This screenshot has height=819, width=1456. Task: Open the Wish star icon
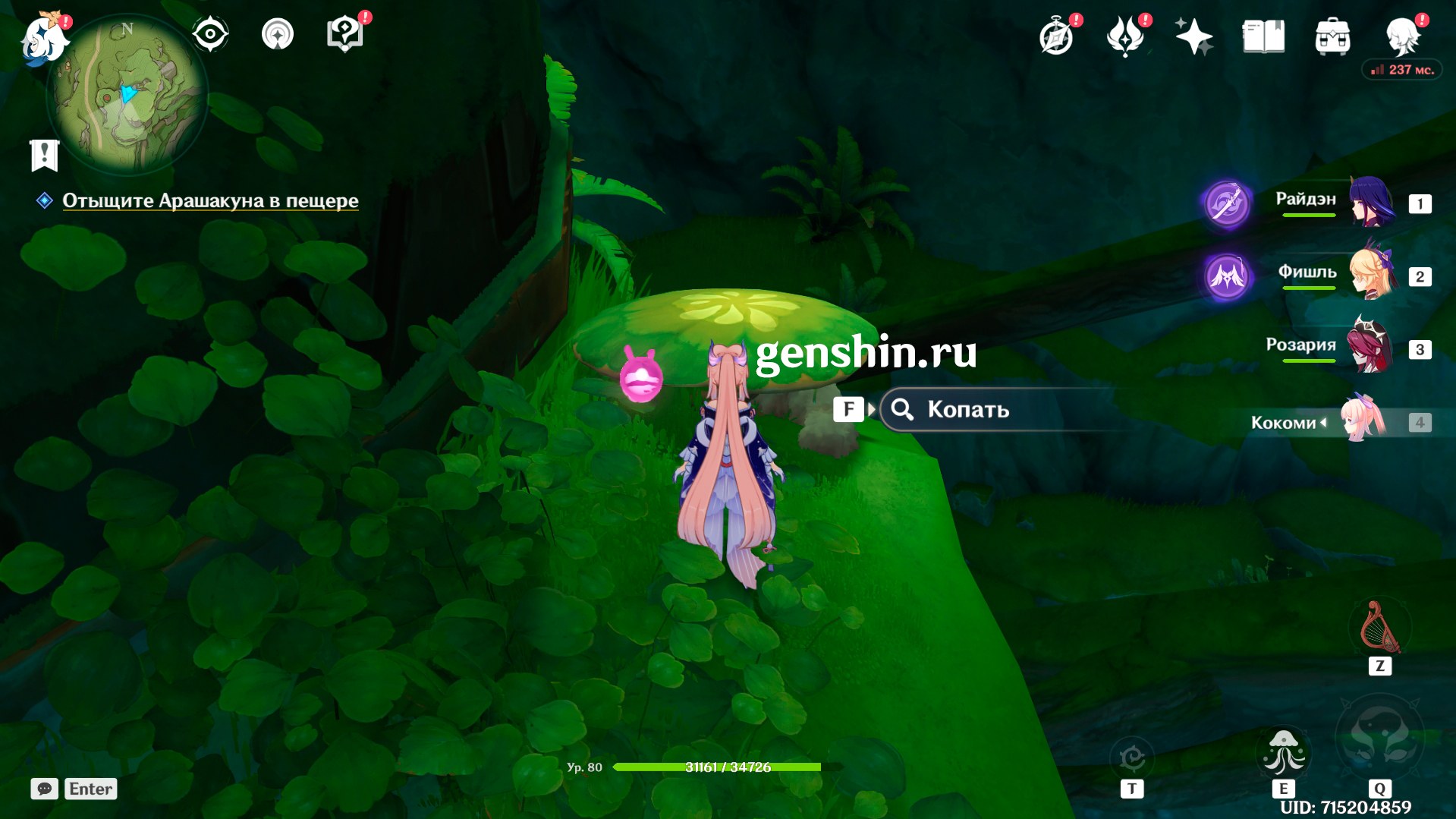tap(1193, 36)
